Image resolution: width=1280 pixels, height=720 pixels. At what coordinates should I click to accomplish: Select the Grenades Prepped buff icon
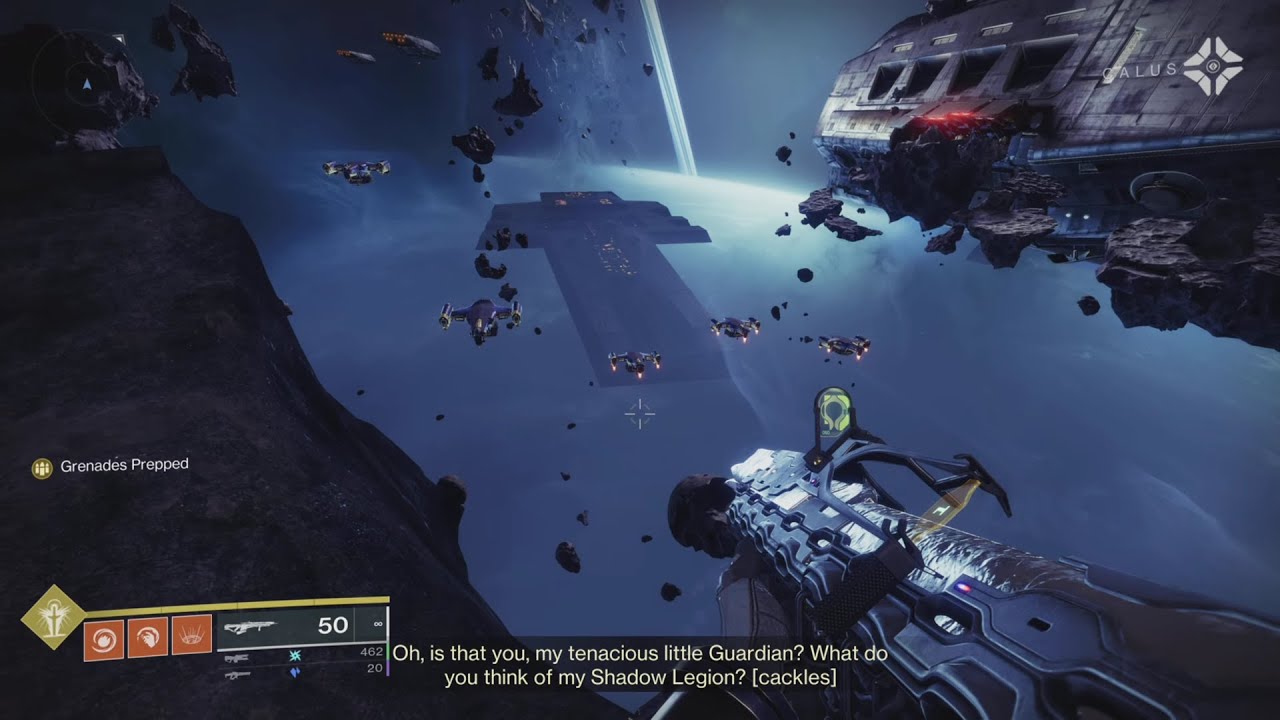tap(41, 468)
